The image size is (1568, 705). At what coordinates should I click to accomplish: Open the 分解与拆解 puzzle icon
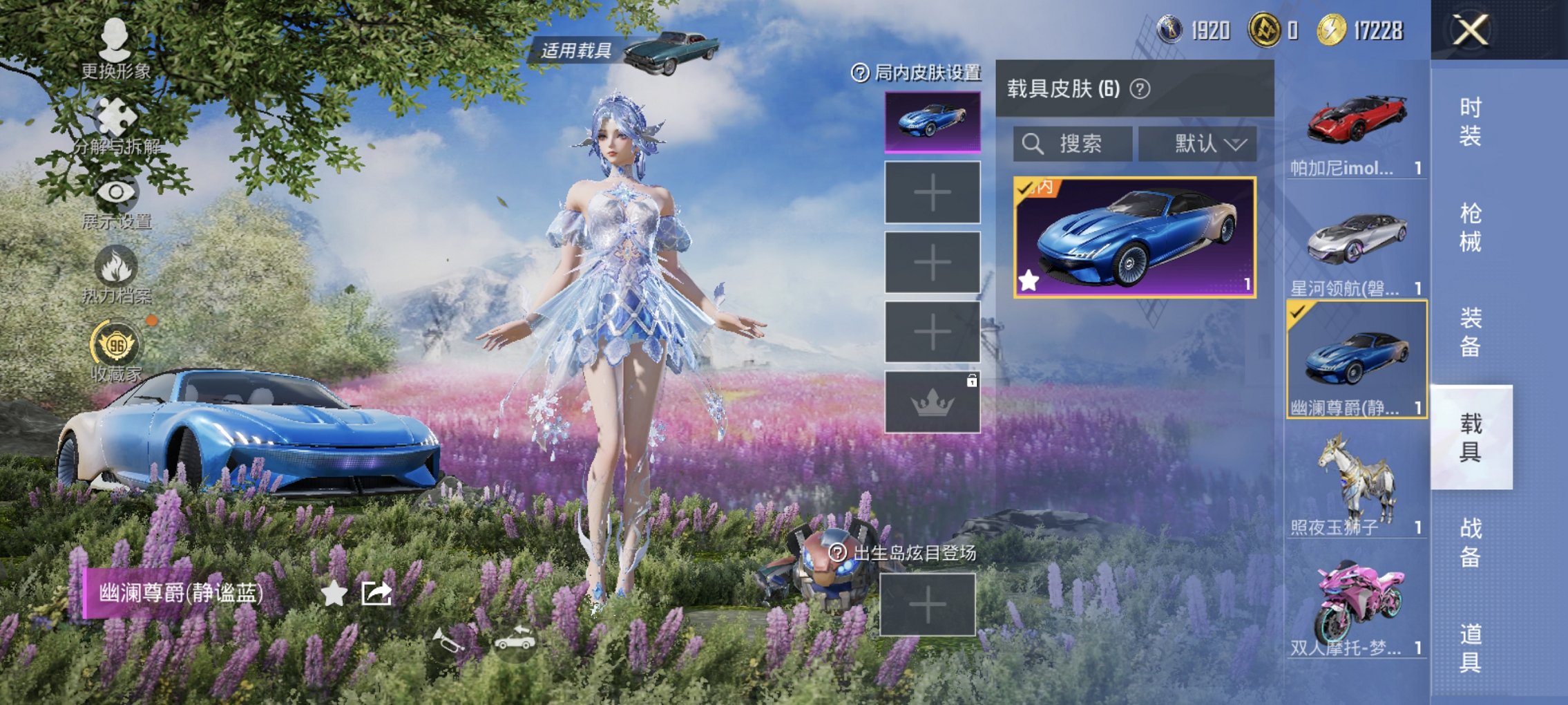[x=116, y=115]
